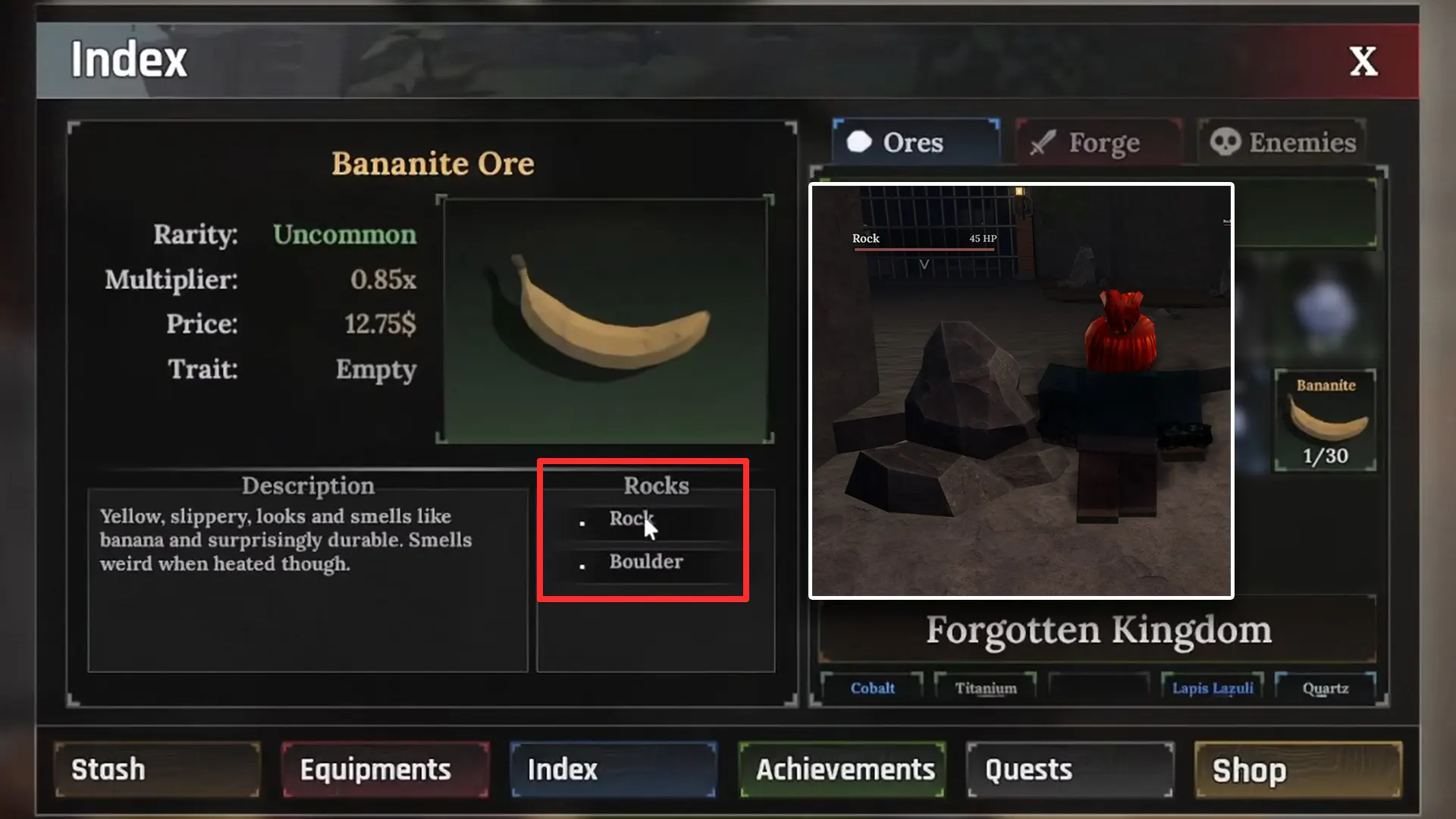The height and width of the screenshot is (819, 1456).
Task: Select Quartz below Forgotten Kingdom
Action: coord(1326,688)
